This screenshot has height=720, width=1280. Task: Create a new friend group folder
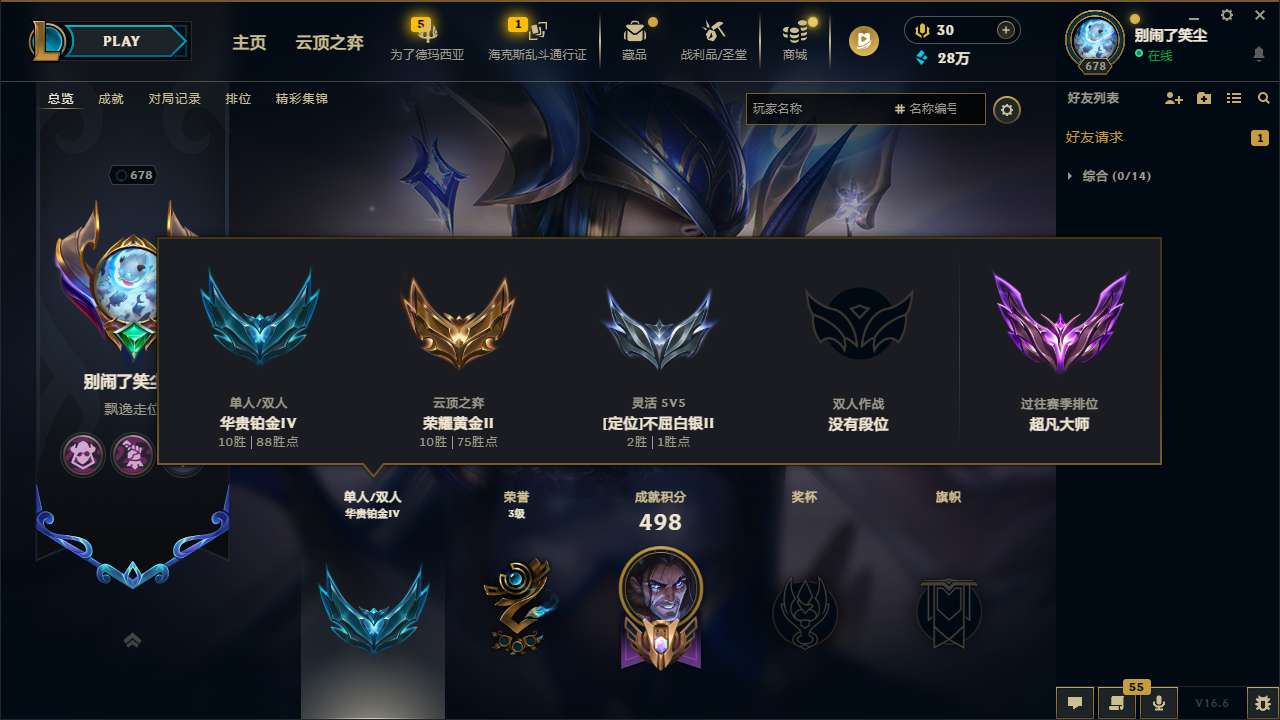click(1202, 98)
